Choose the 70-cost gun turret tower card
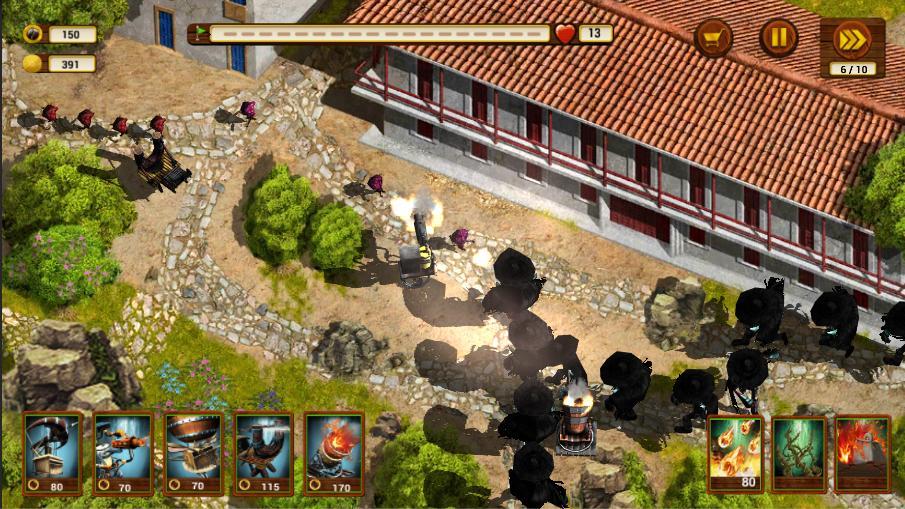905x509 pixels. pyautogui.click(x=123, y=452)
